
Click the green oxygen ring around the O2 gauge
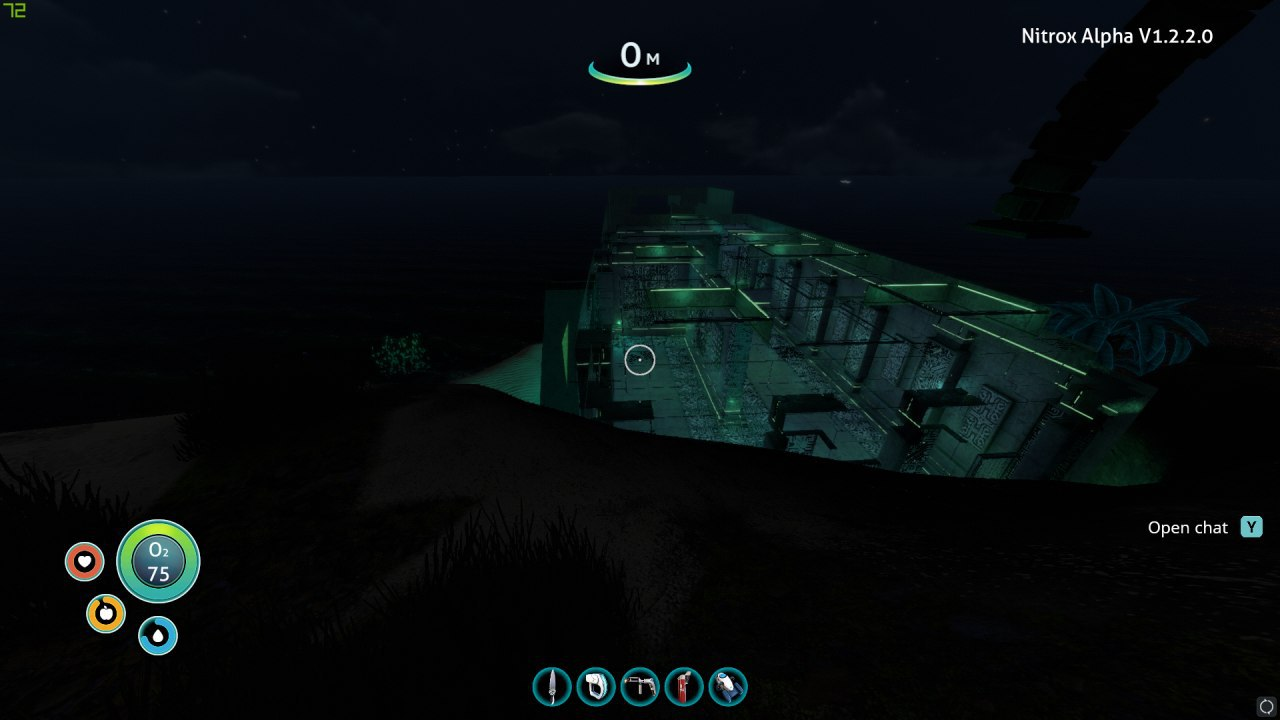coord(158,528)
